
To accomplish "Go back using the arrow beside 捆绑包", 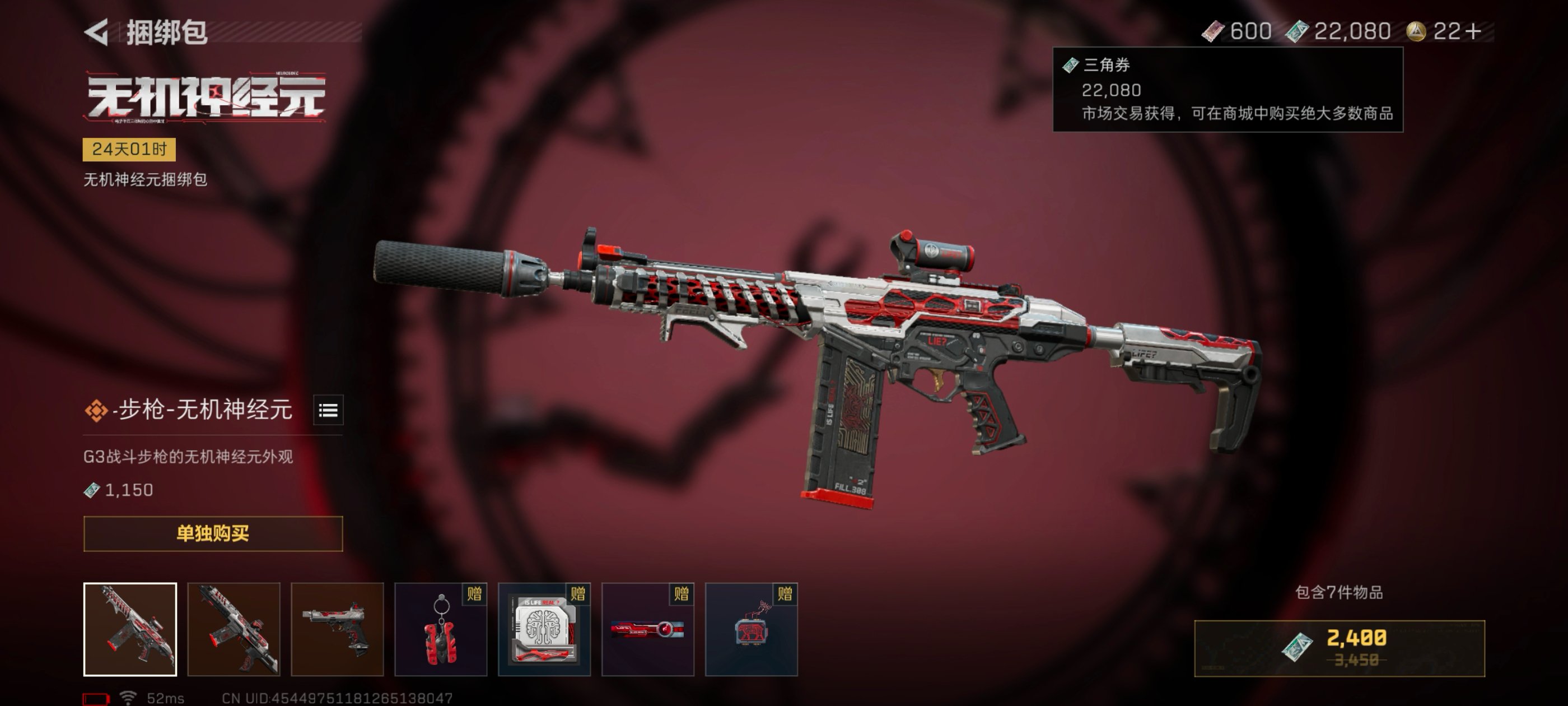I will [x=97, y=32].
